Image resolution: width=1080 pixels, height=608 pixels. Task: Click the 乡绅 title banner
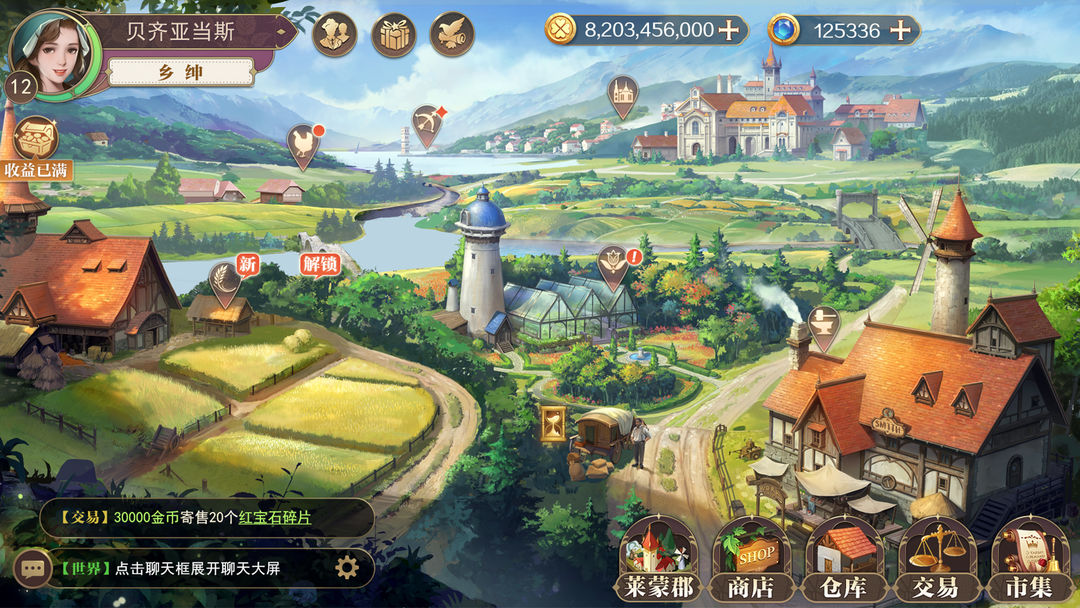click(x=180, y=72)
